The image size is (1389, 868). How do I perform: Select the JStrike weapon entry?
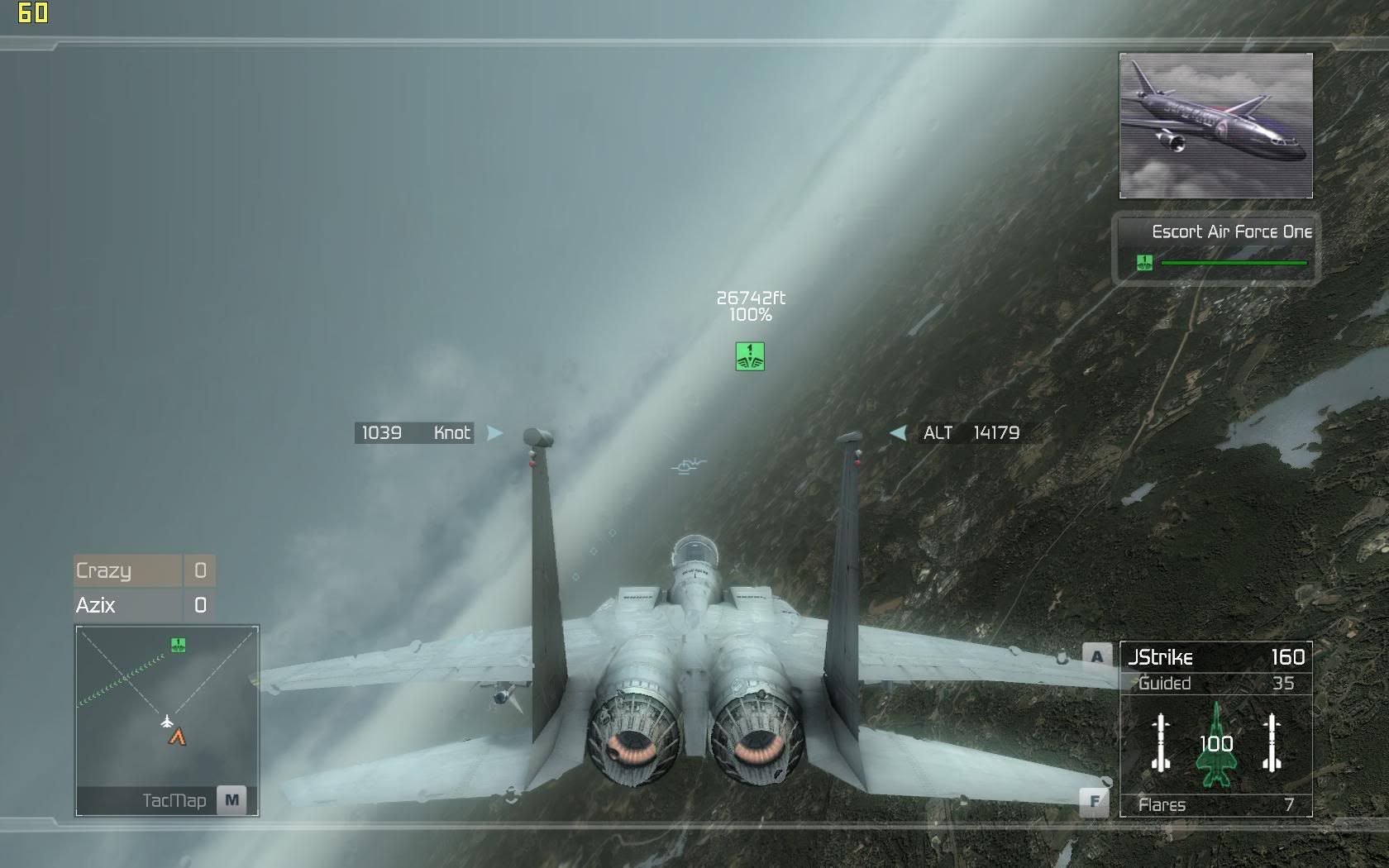[x=1215, y=657]
